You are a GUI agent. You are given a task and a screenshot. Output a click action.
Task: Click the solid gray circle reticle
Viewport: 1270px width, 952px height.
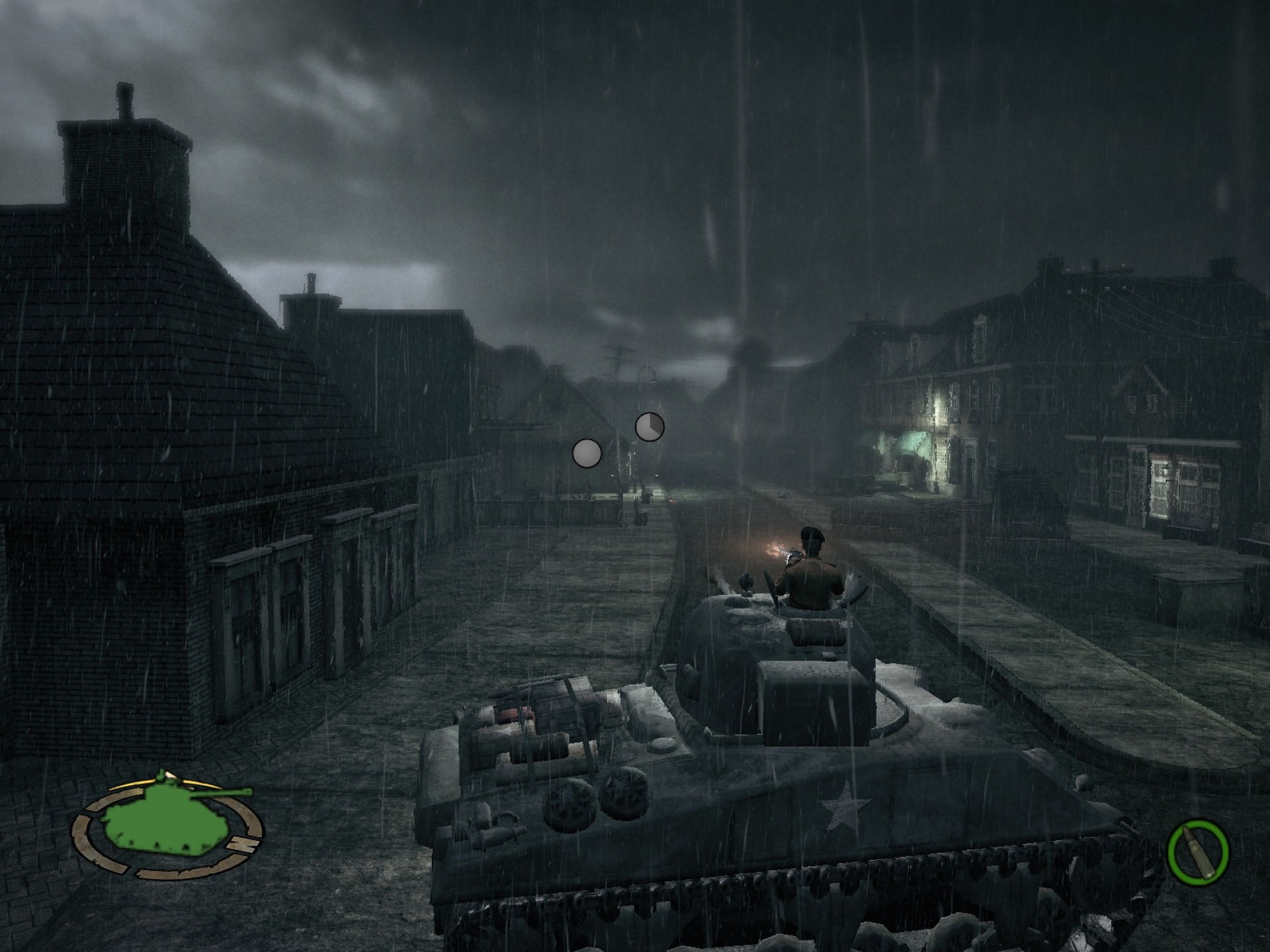[587, 454]
